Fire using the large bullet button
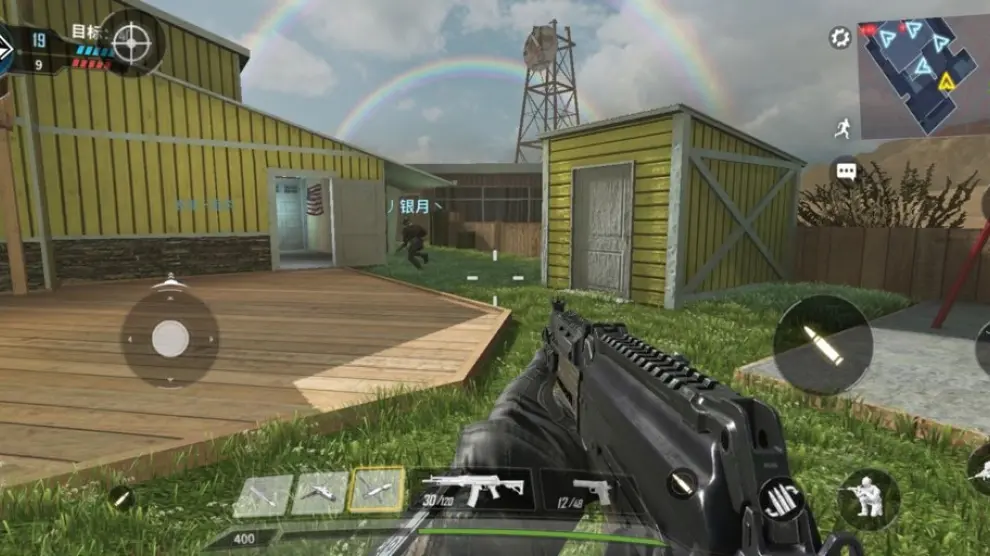 pyautogui.click(x=821, y=344)
